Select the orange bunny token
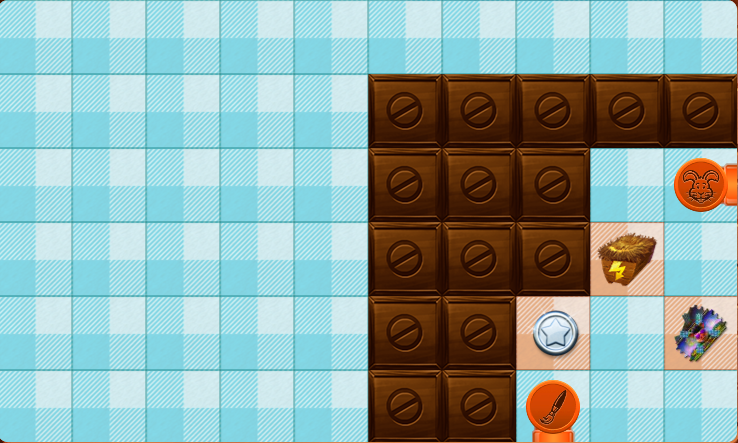 click(x=701, y=184)
